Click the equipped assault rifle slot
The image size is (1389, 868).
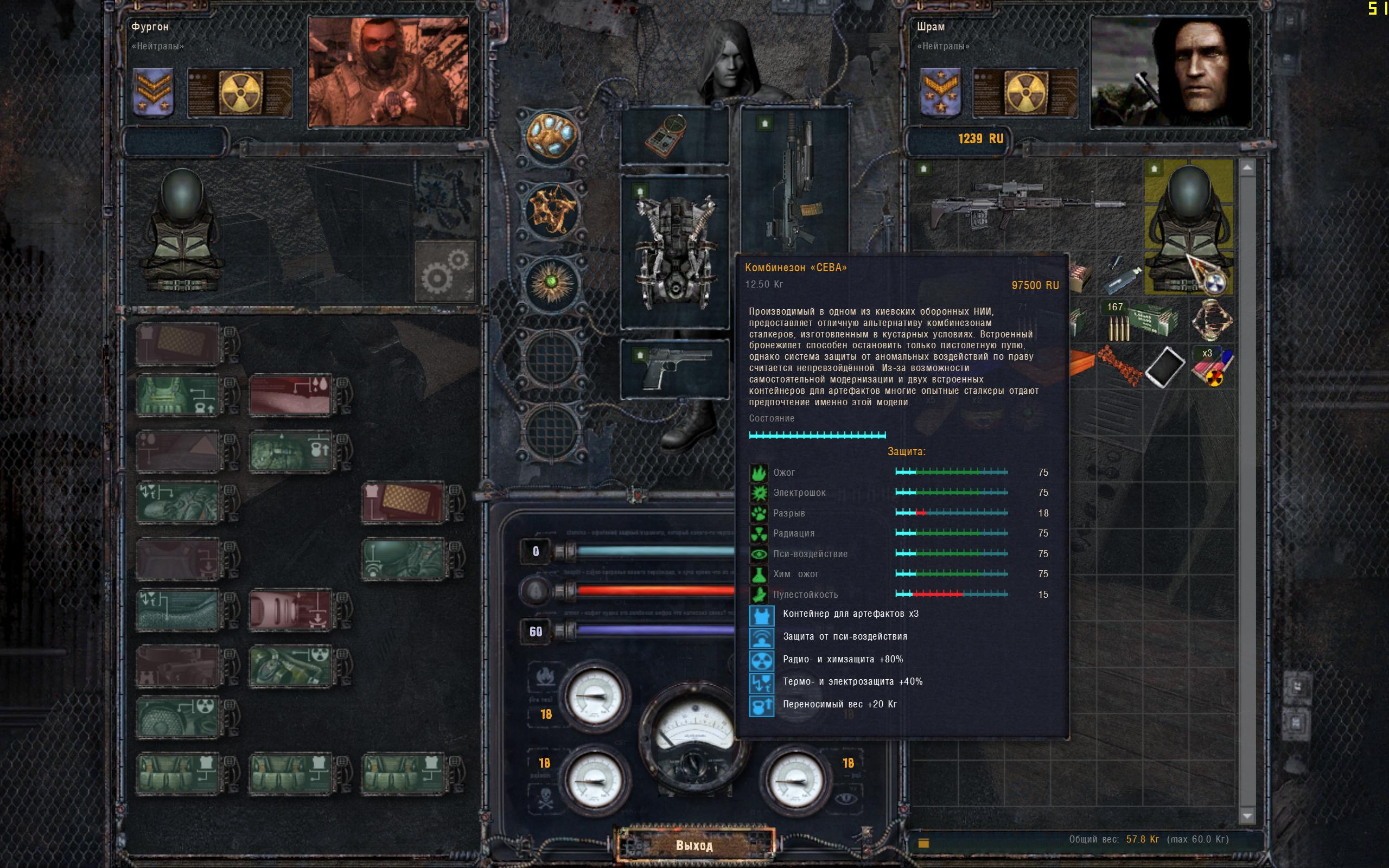[794, 179]
